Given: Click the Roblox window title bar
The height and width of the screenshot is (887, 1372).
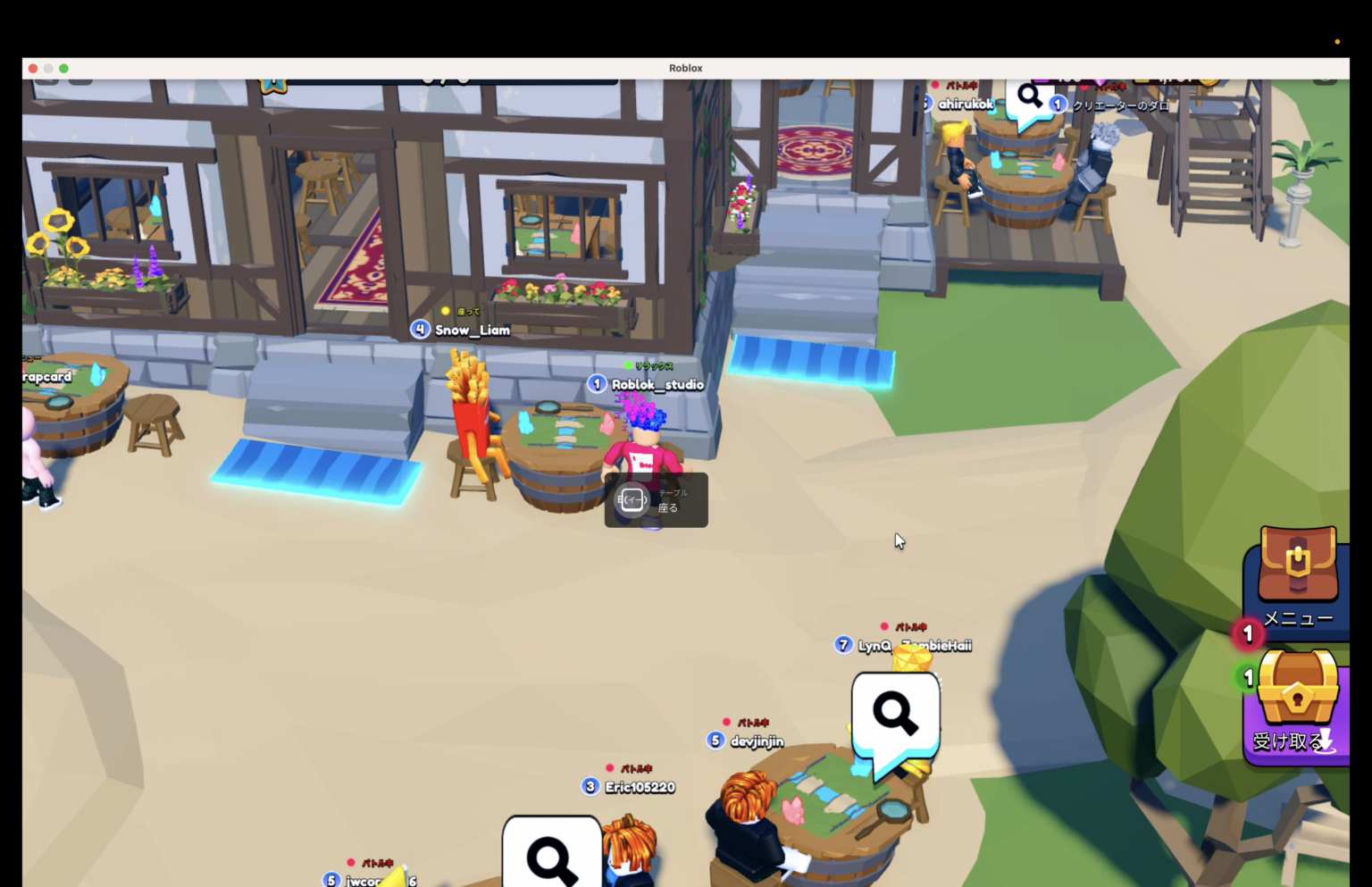Looking at the screenshot, I should 685,68.
